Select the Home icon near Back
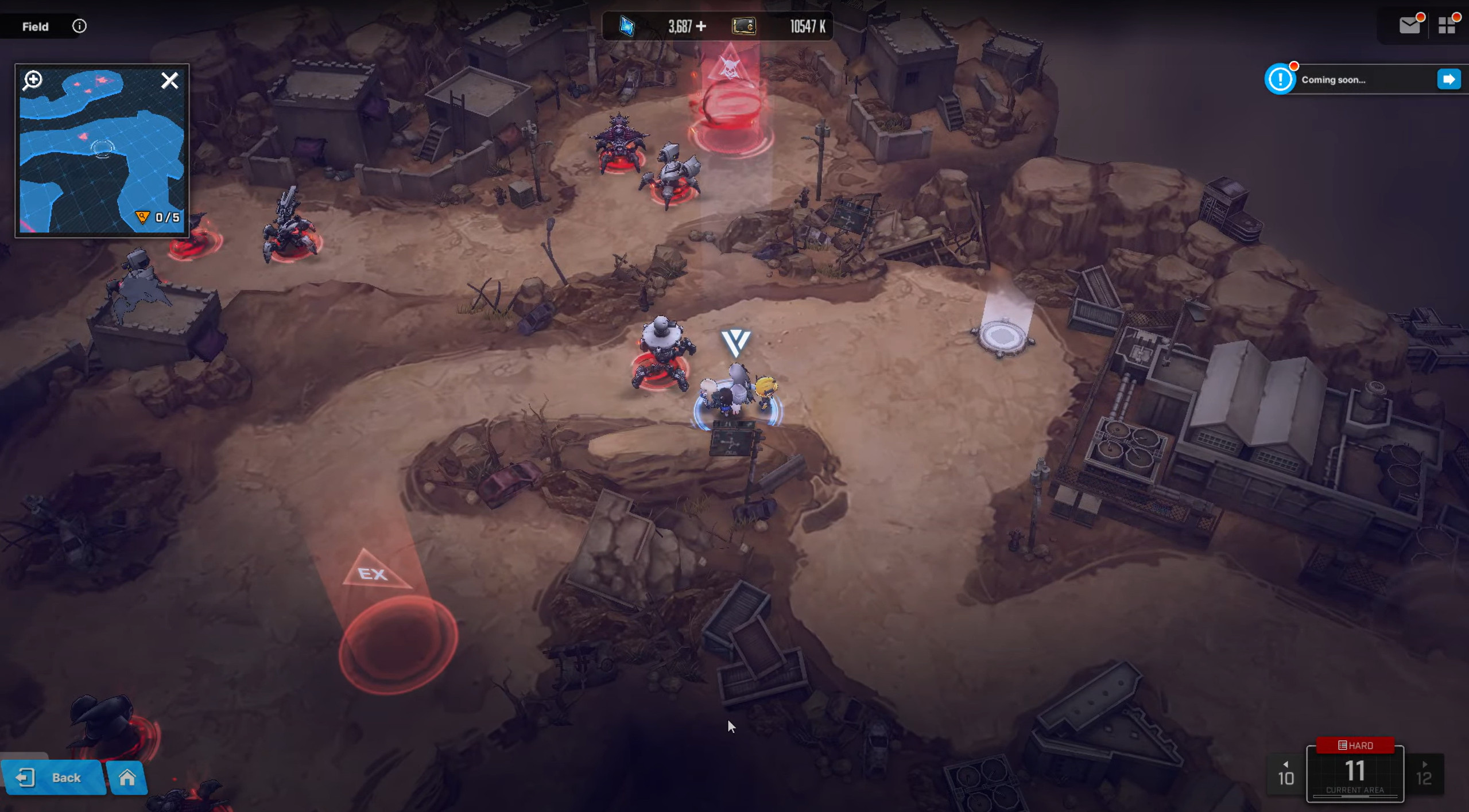1469x812 pixels. click(x=127, y=778)
